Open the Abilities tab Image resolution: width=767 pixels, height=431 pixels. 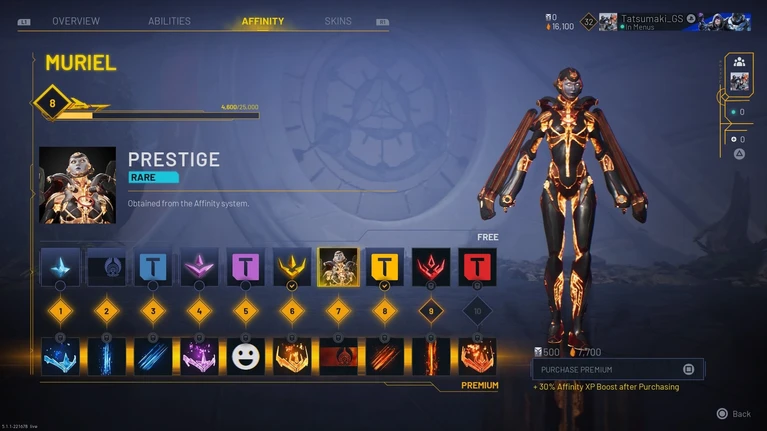(x=169, y=21)
